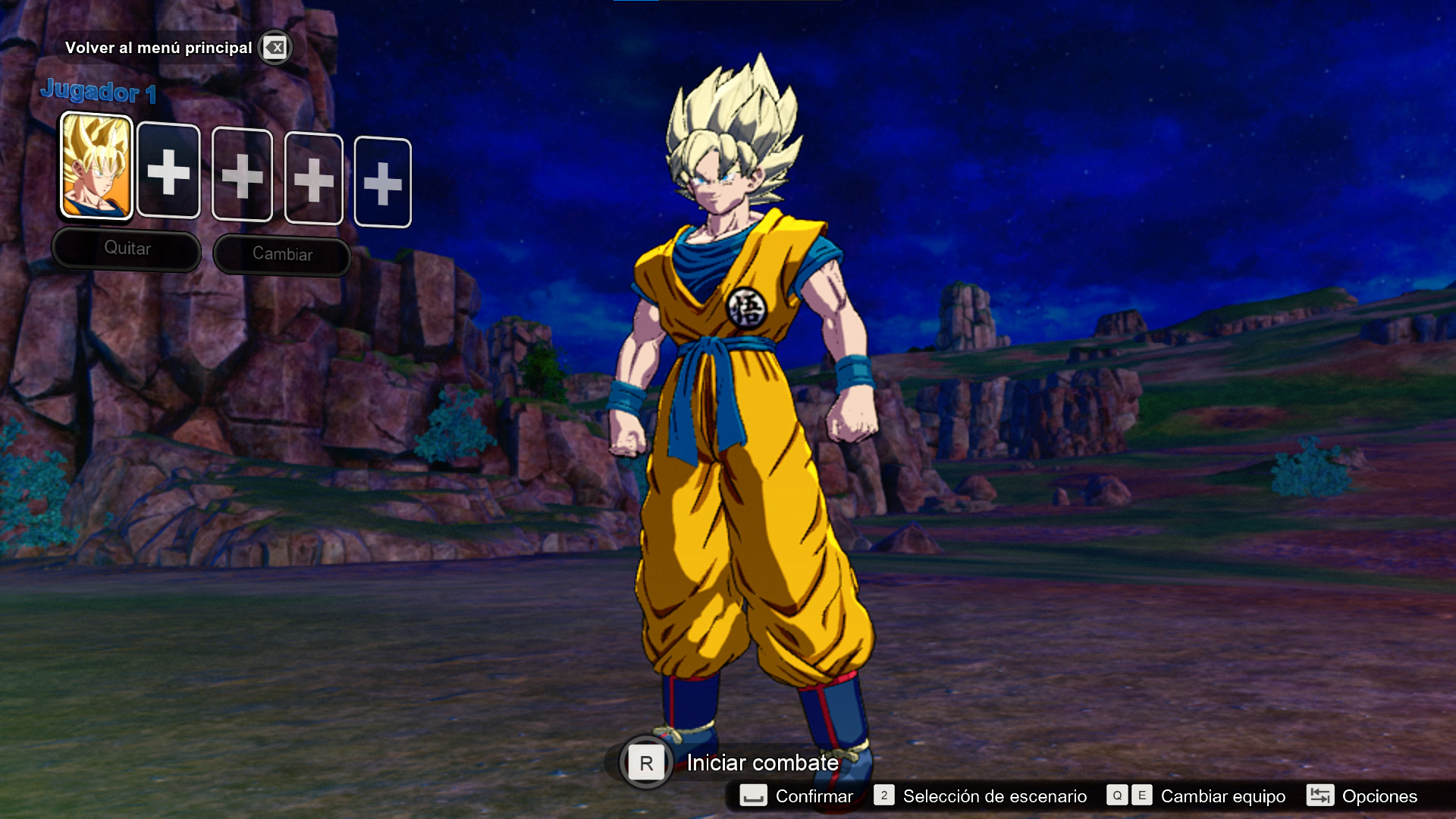Click the Jugador 1 label
This screenshot has width=1456, height=819.
pos(99,93)
